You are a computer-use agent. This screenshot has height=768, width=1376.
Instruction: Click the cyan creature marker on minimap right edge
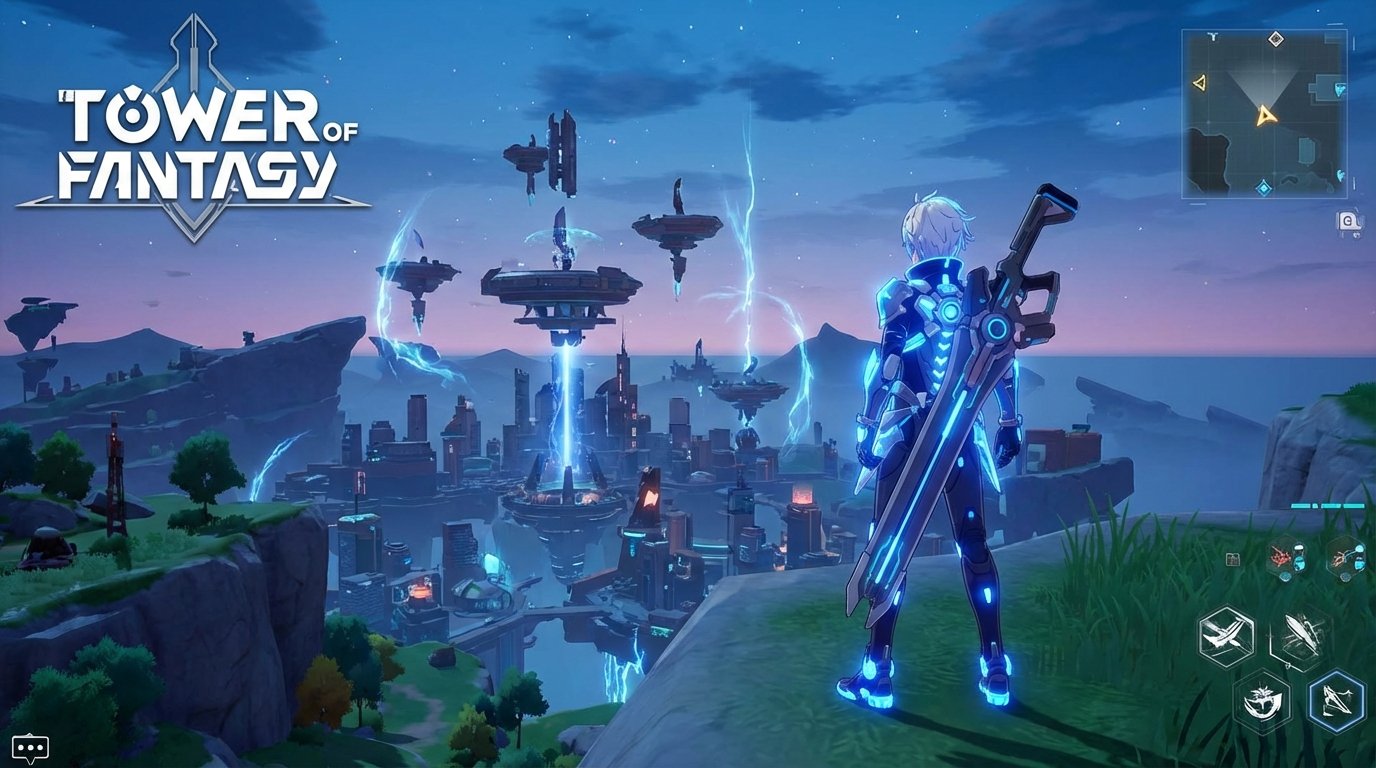coord(1339,88)
